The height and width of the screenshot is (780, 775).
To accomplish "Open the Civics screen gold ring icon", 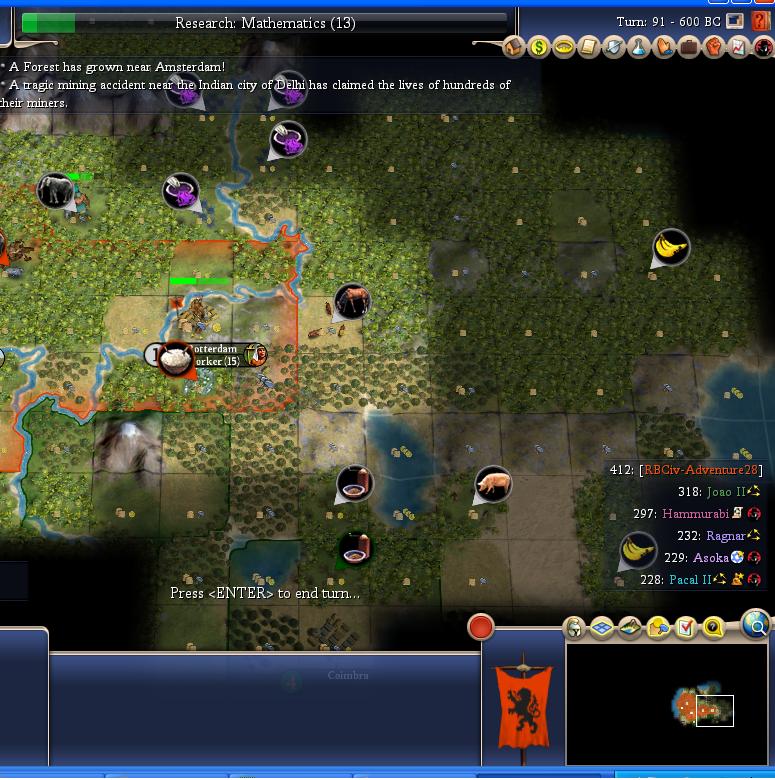I will [564, 47].
